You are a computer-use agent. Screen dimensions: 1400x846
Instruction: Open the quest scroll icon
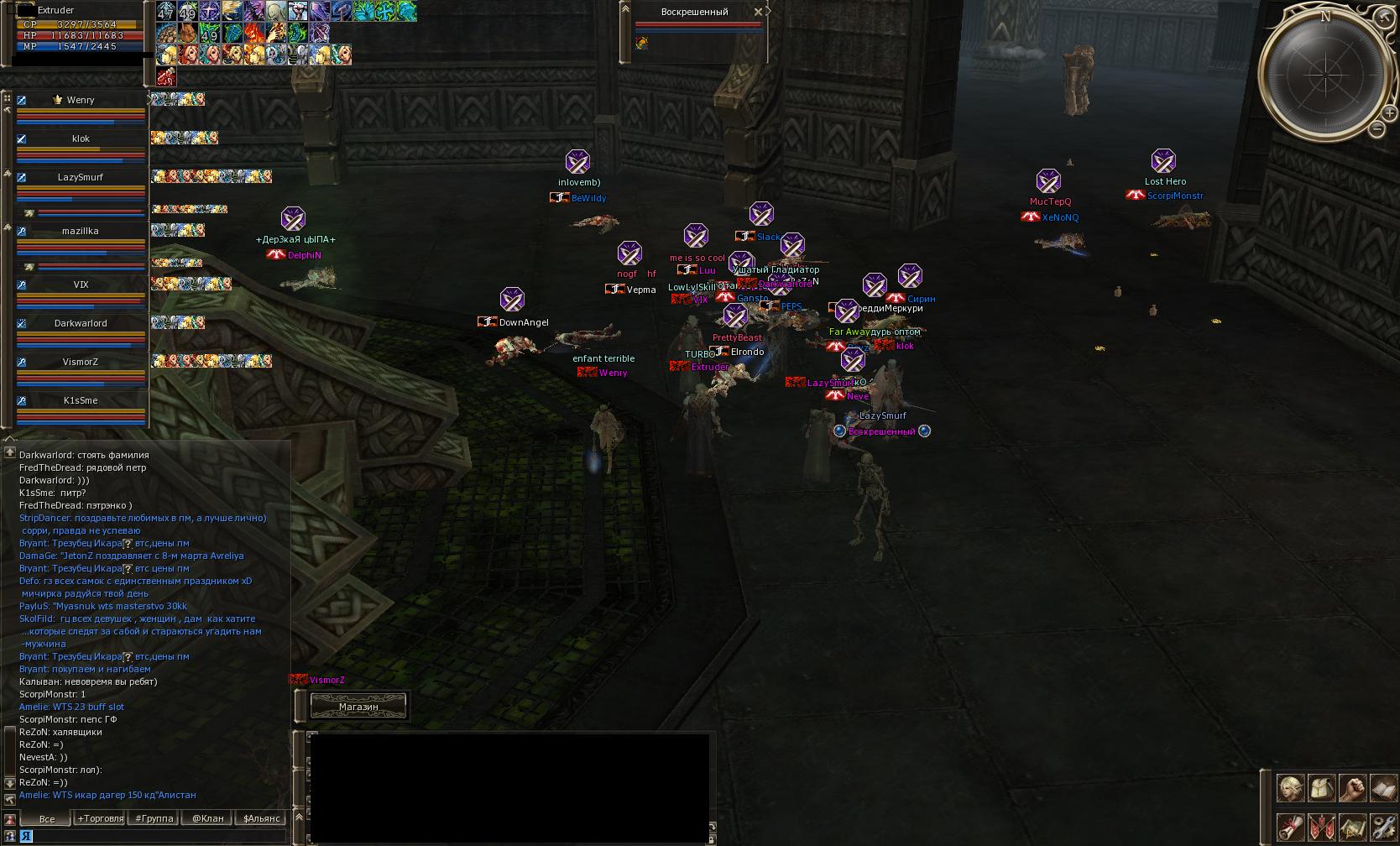1291,827
